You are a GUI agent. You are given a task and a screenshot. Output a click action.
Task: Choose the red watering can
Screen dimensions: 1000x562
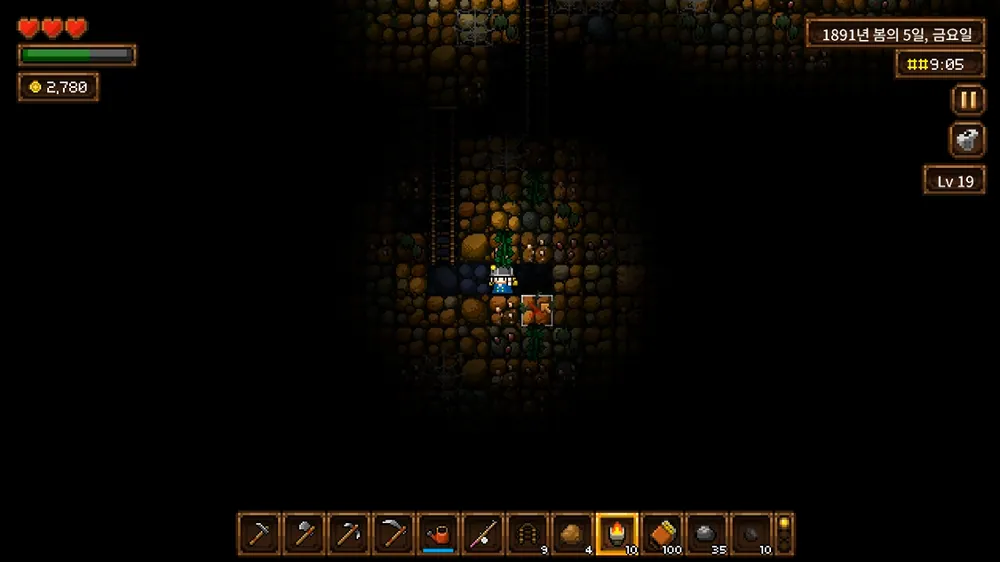(438, 533)
